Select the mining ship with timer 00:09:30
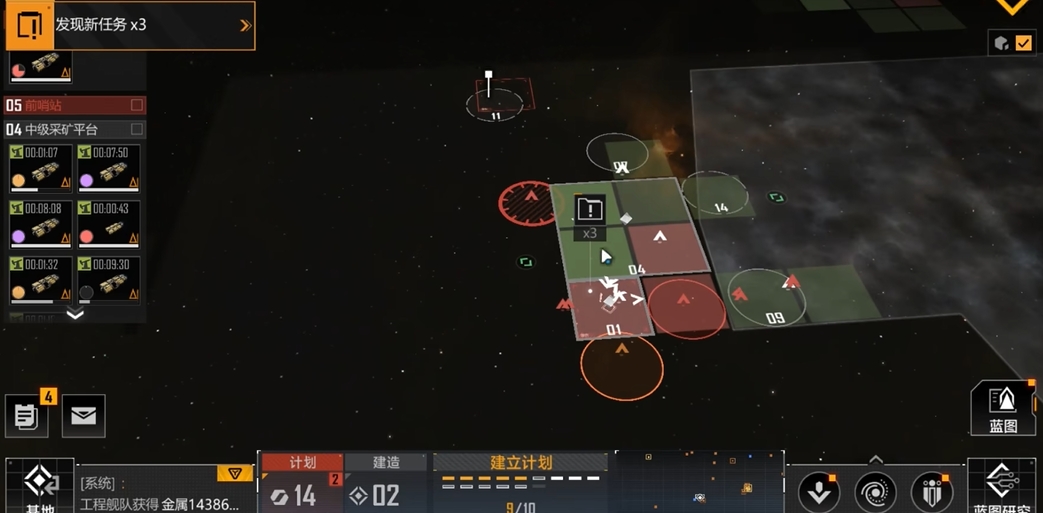This screenshot has width=1043, height=513. click(109, 280)
